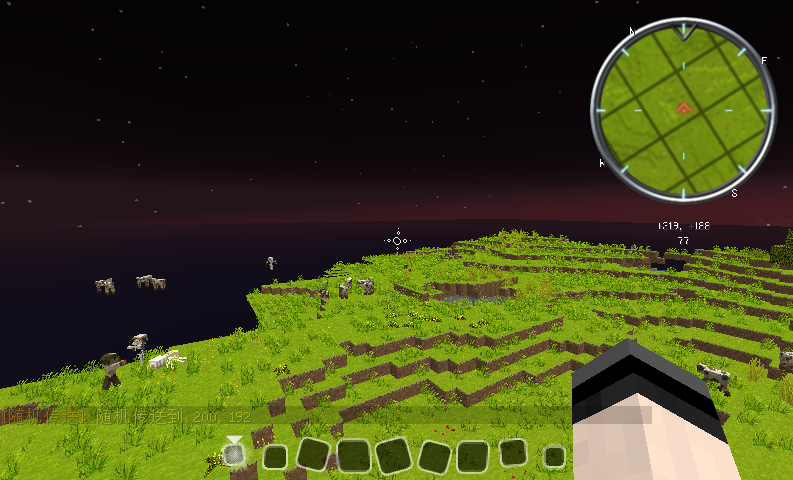This screenshot has height=480, width=793.
Task: Click the red player arrow on minimap
Action: tap(684, 107)
